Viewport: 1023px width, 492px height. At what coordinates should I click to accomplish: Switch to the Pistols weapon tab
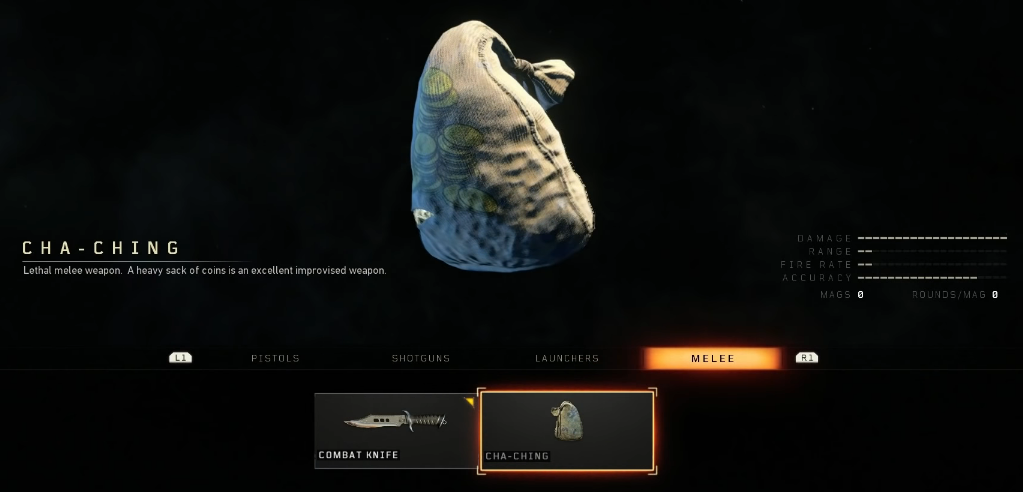click(x=275, y=358)
